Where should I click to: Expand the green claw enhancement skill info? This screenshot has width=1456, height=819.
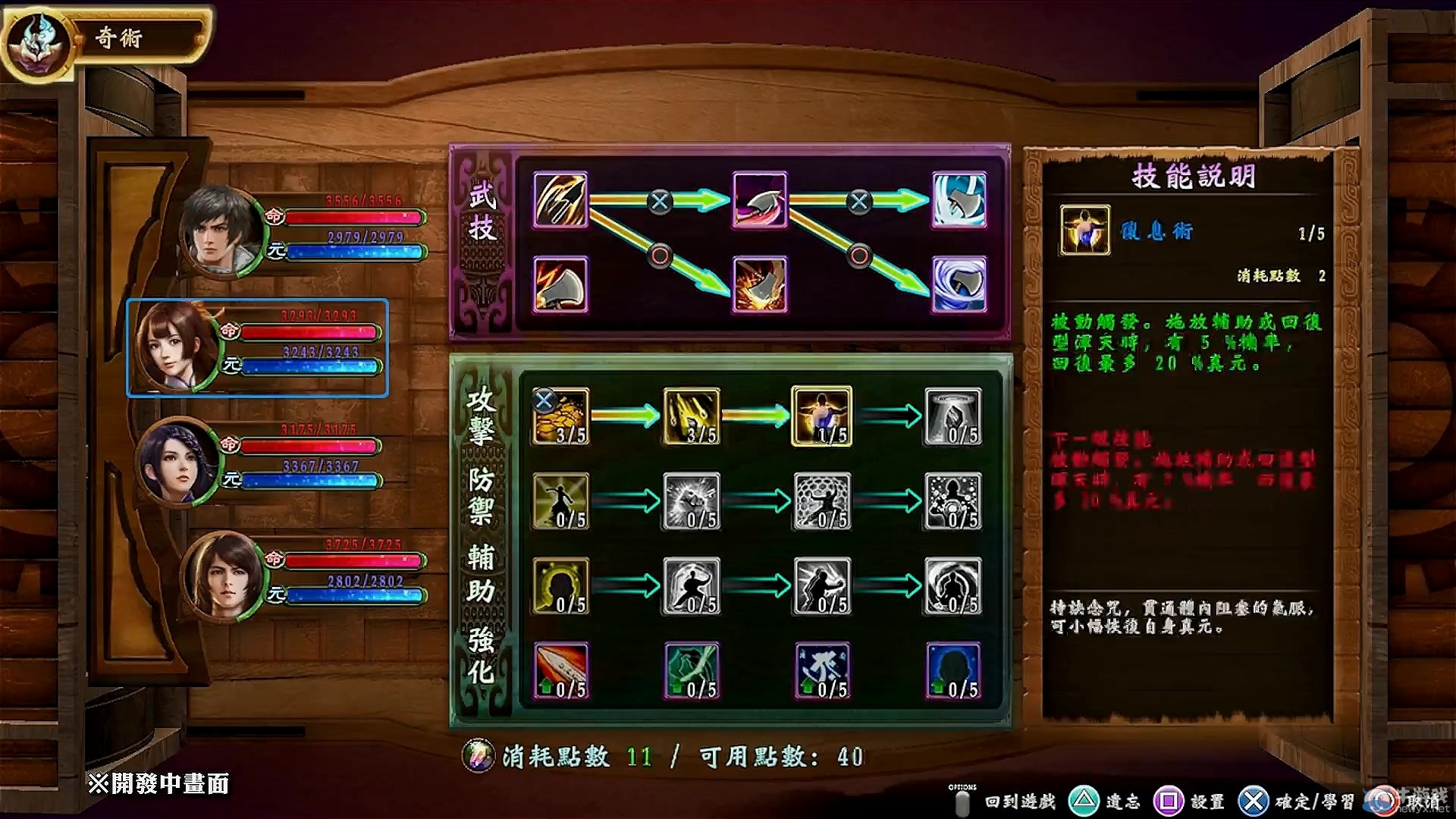[691, 671]
